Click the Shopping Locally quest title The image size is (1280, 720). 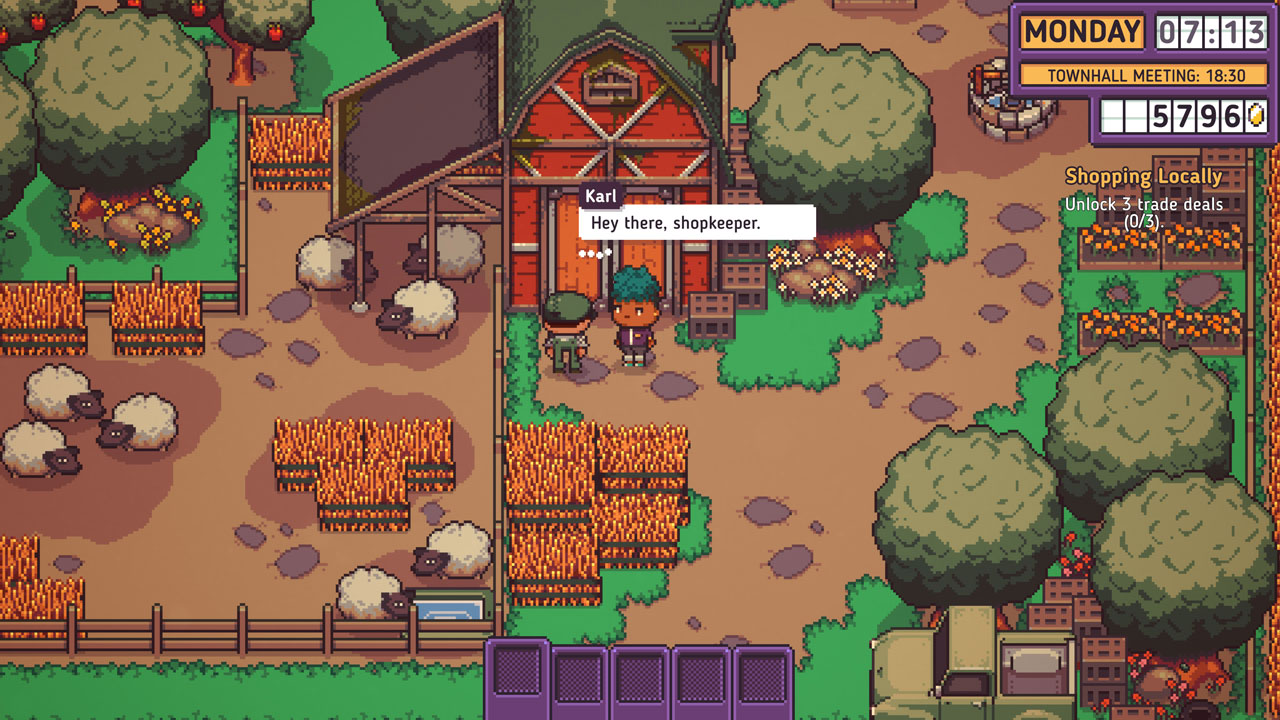click(x=1144, y=176)
